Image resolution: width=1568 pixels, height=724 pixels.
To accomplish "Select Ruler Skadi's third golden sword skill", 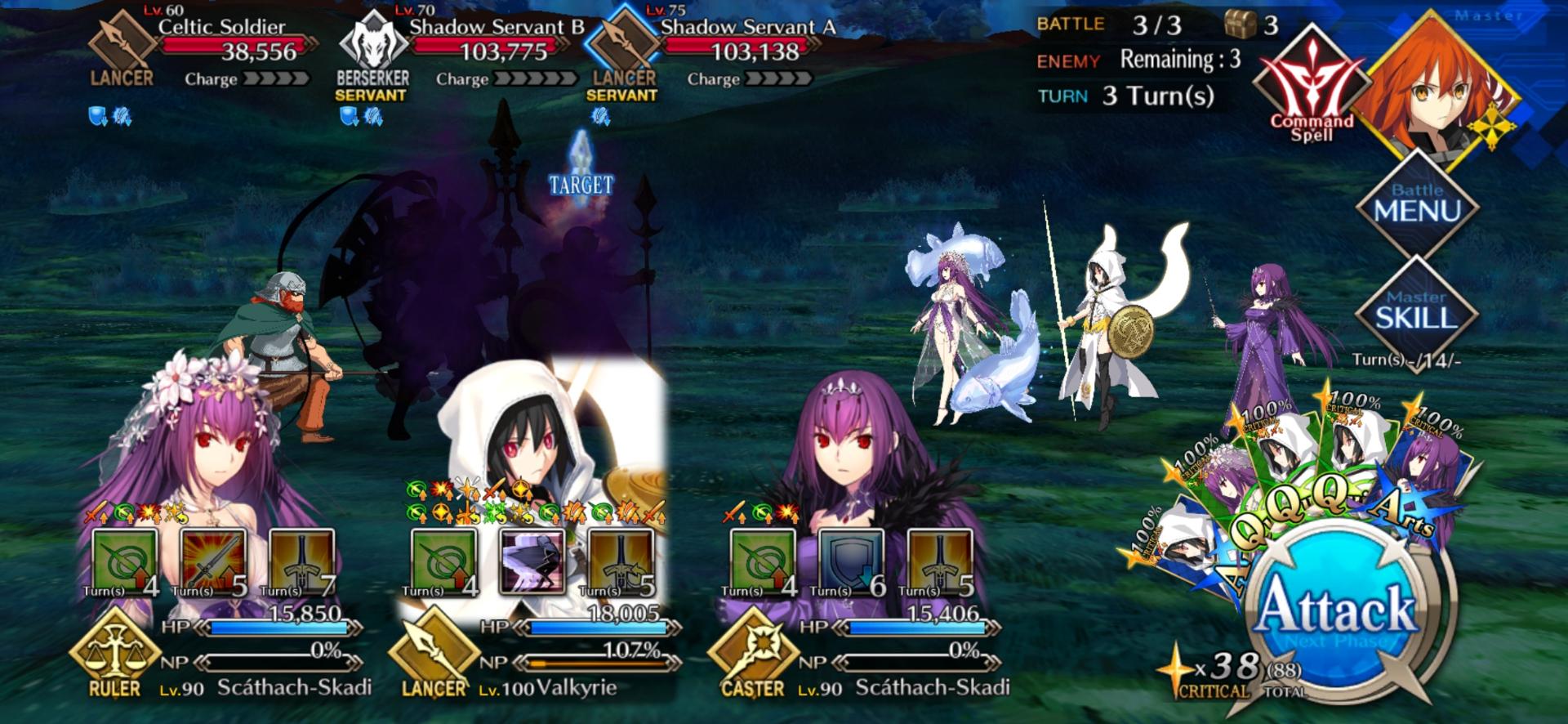I will click(x=301, y=562).
